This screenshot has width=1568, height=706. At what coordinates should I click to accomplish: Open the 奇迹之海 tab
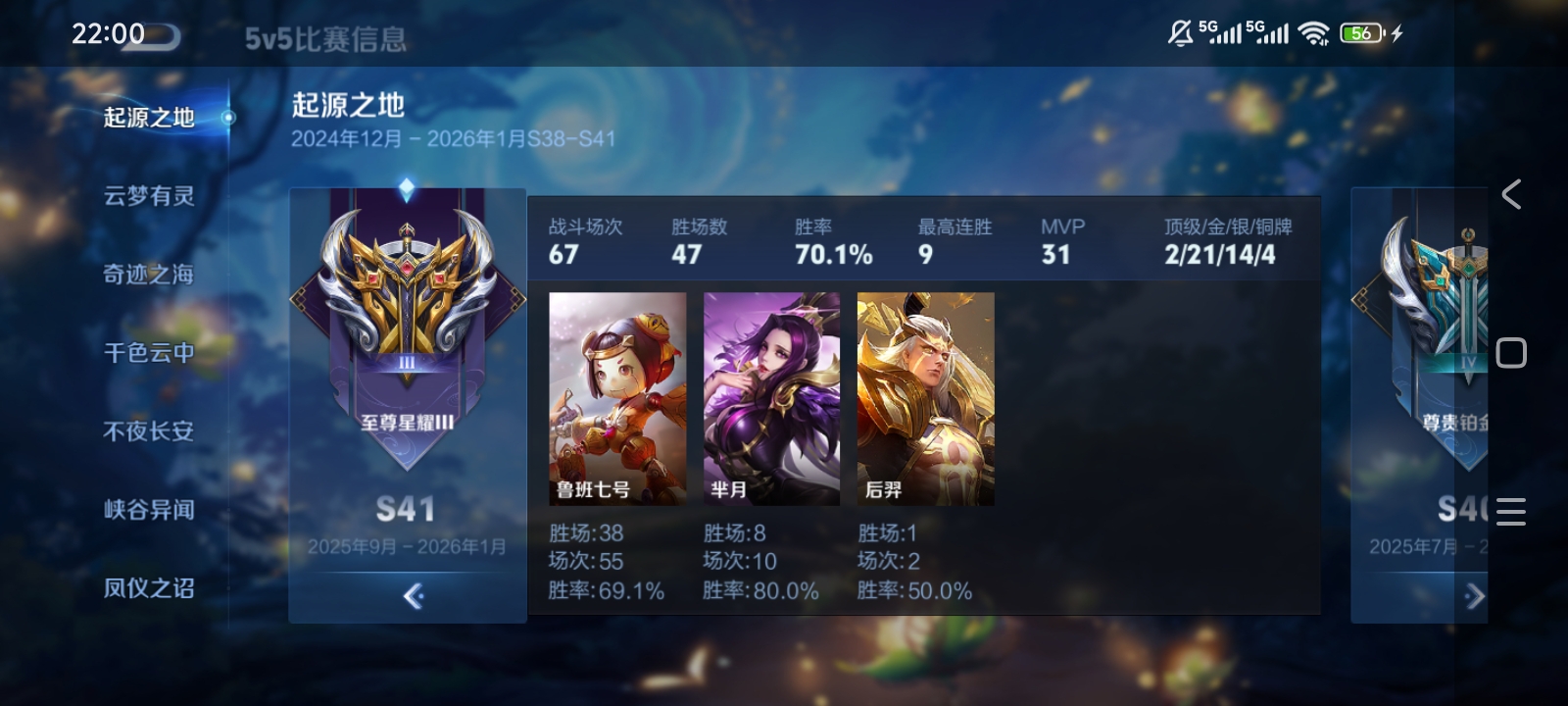[149, 275]
